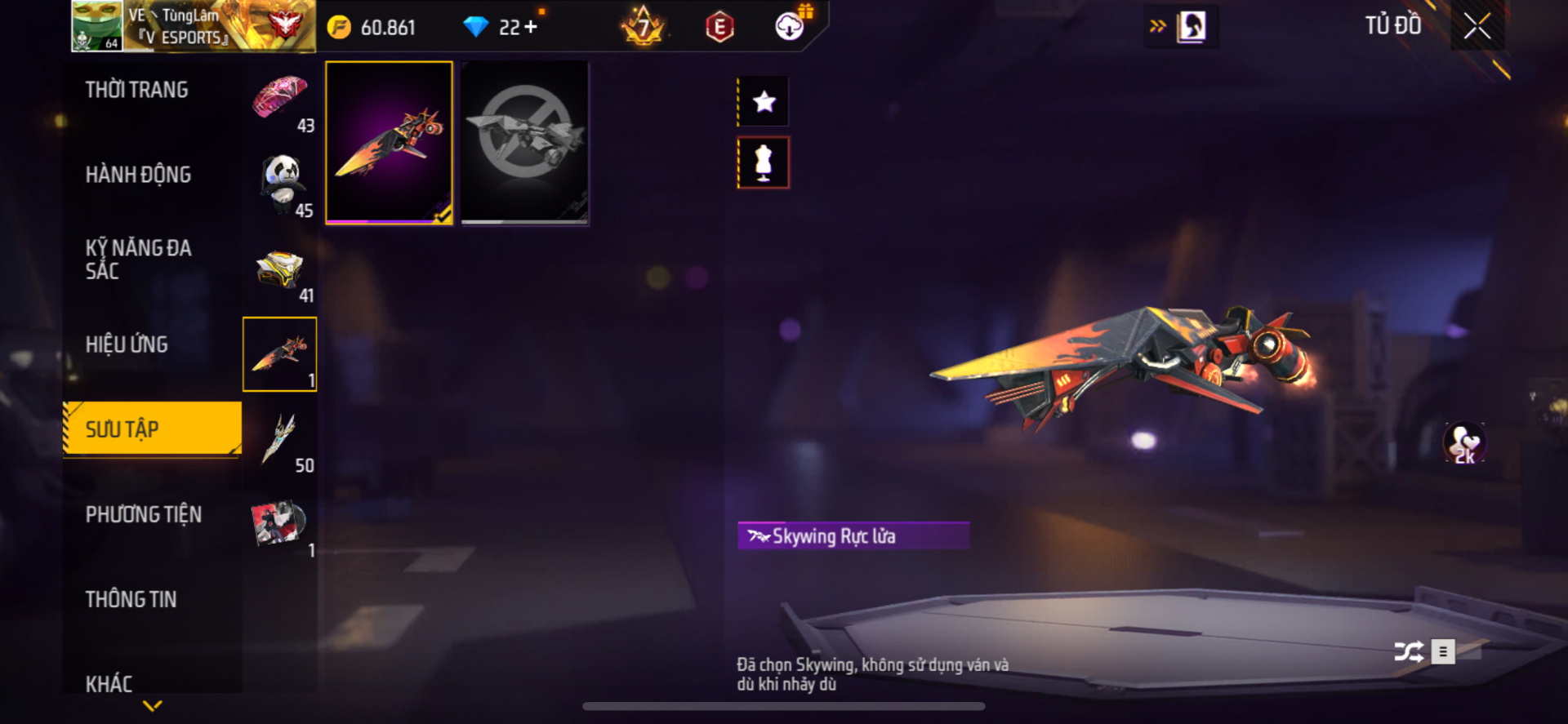Open the Thời Trang category

point(136,90)
